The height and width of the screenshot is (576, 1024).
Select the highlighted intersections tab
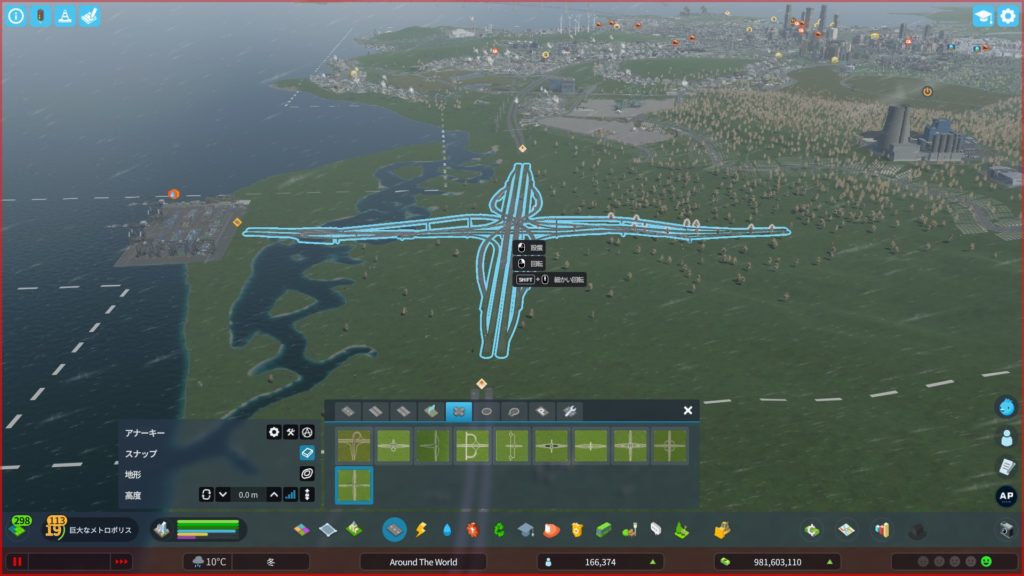pos(459,411)
